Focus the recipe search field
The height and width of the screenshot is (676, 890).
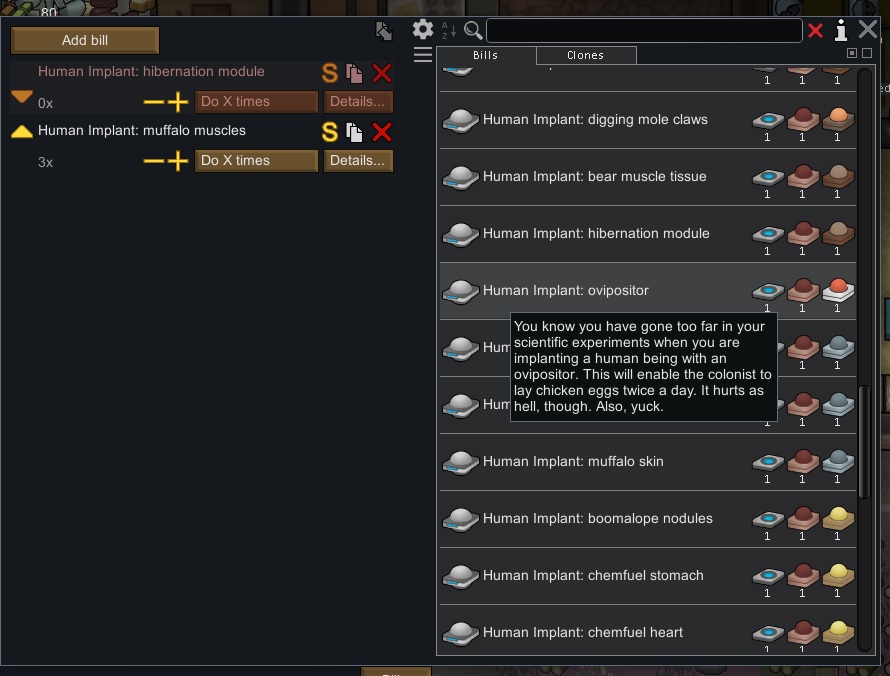643,31
